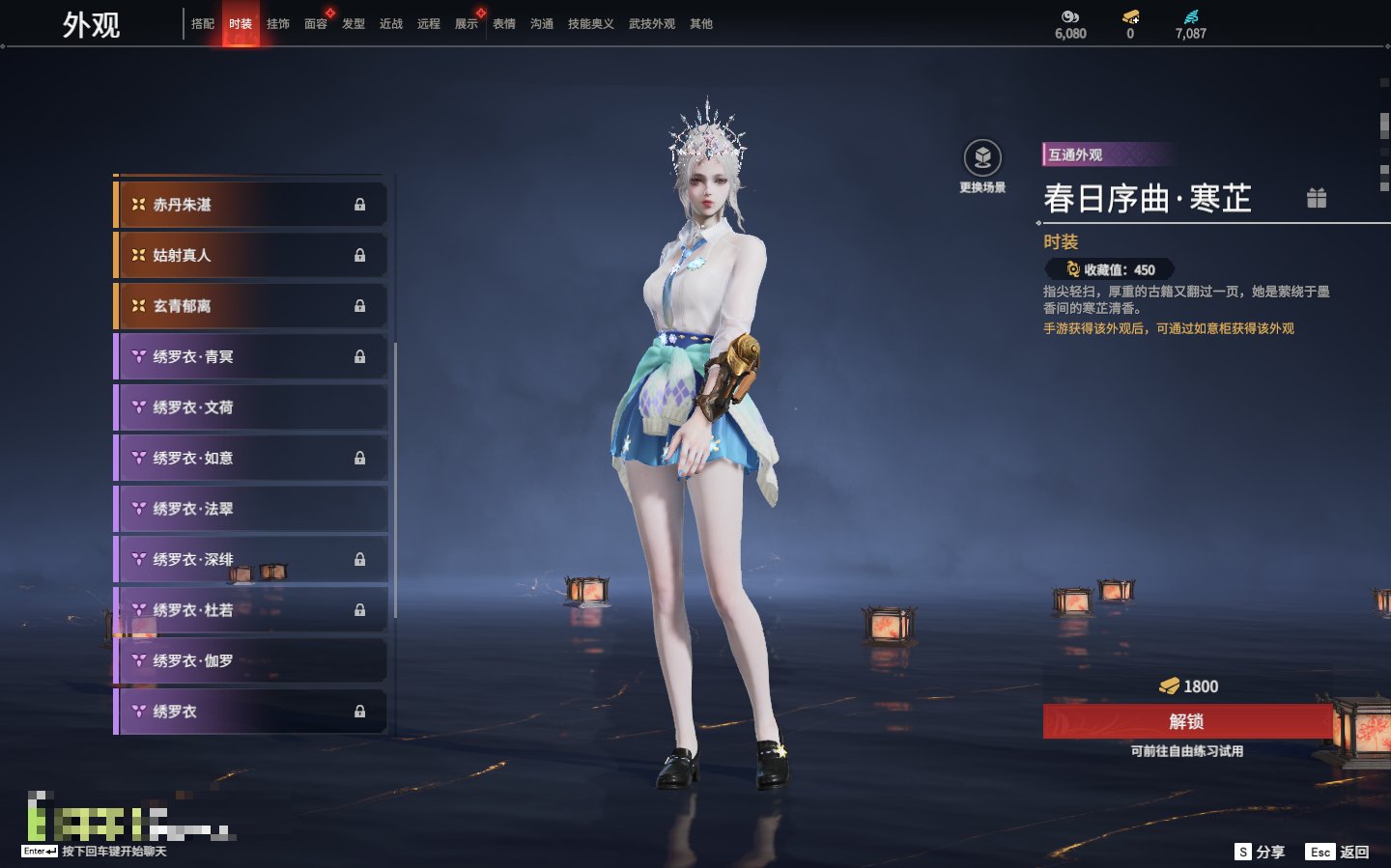Image resolution: width=1391 pixels, height=868 pixels.
Task: Open the 其他 others tab
Action: point(701,24)
